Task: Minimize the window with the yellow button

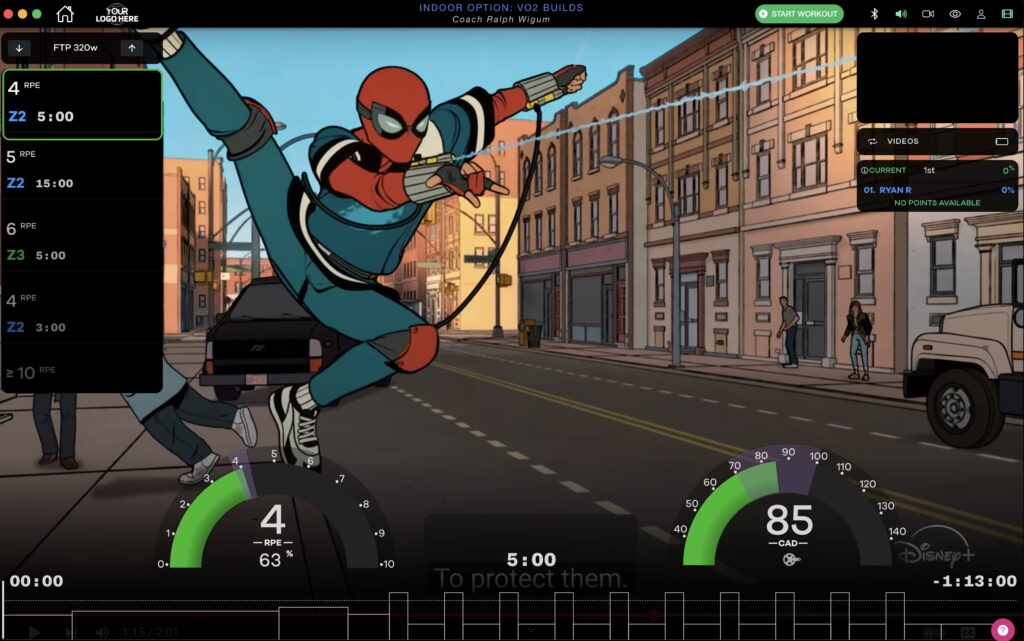Action: (x=23, y=14)
